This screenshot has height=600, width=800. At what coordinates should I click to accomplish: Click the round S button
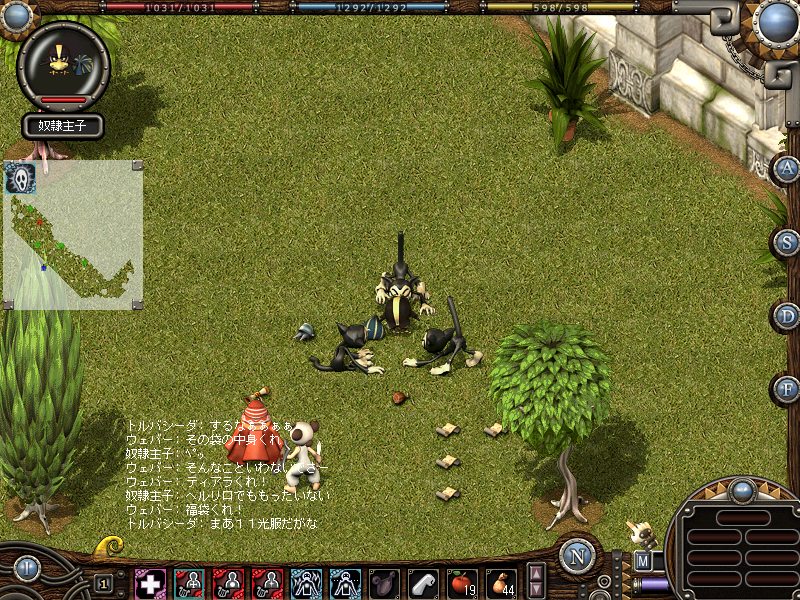[788, 242]
